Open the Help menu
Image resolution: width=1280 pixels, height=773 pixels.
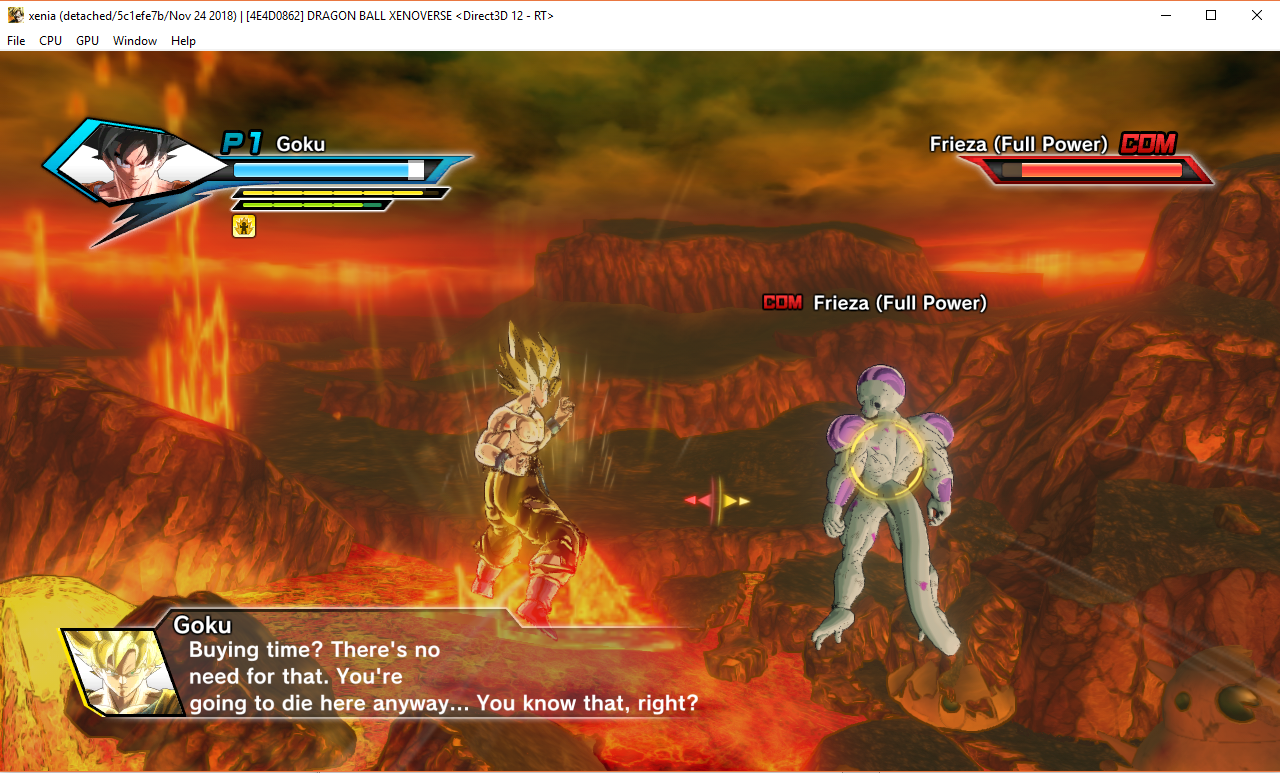point(183,41)
